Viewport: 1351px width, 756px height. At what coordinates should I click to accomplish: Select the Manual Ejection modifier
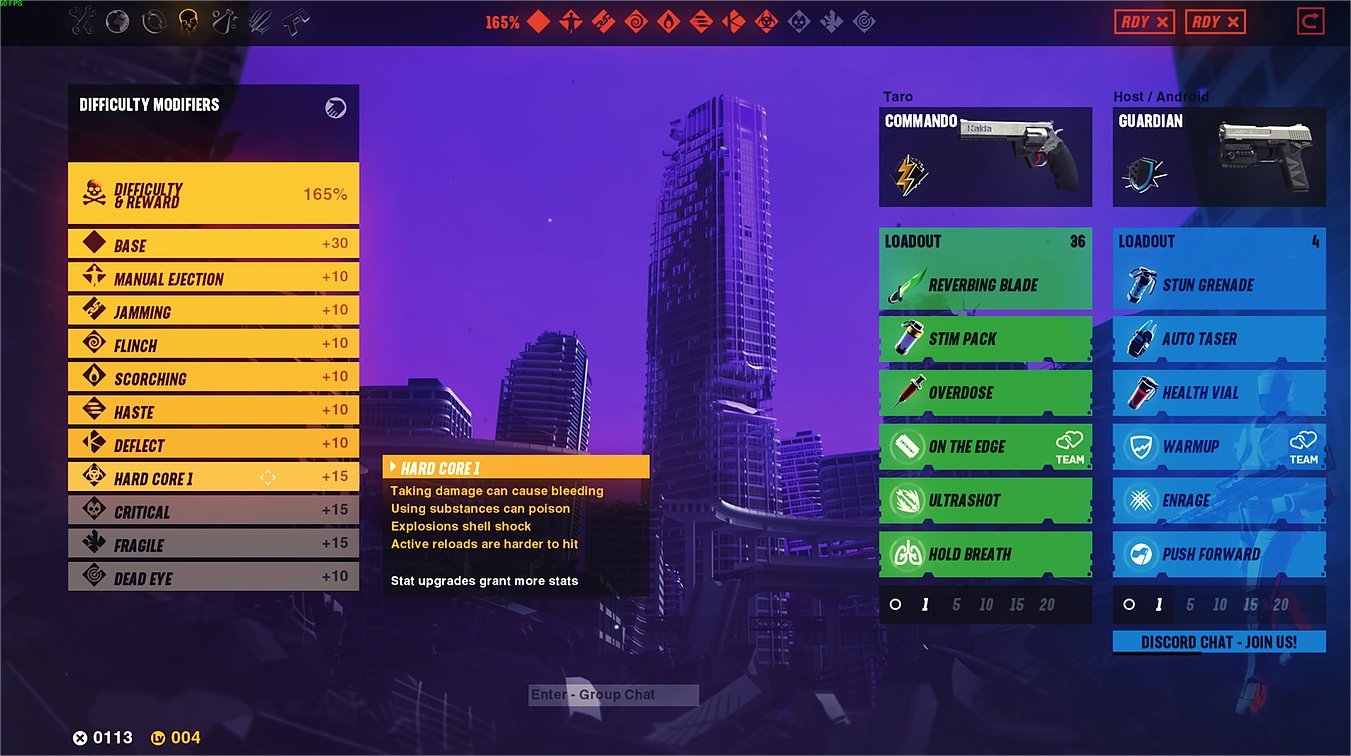tap(213, 278)
